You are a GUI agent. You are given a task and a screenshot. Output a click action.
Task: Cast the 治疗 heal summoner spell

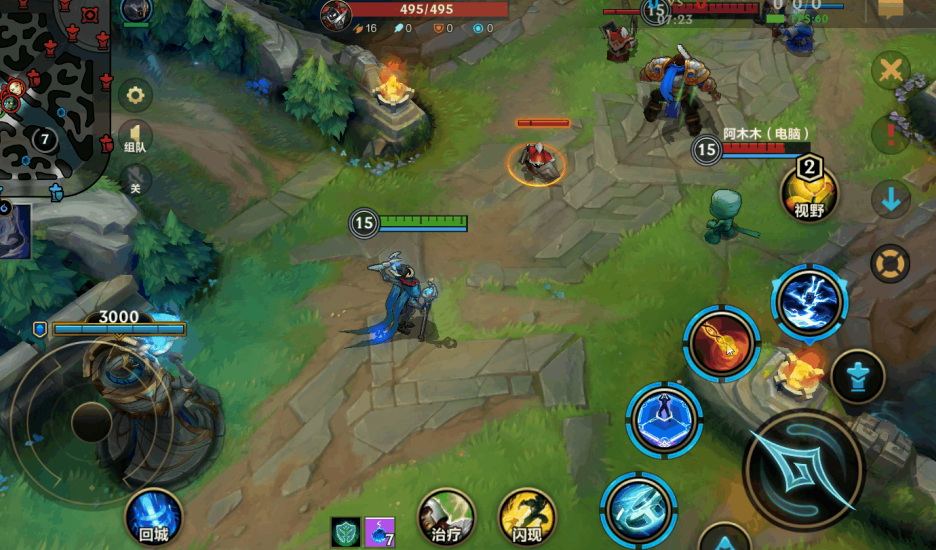coord(445,517)
